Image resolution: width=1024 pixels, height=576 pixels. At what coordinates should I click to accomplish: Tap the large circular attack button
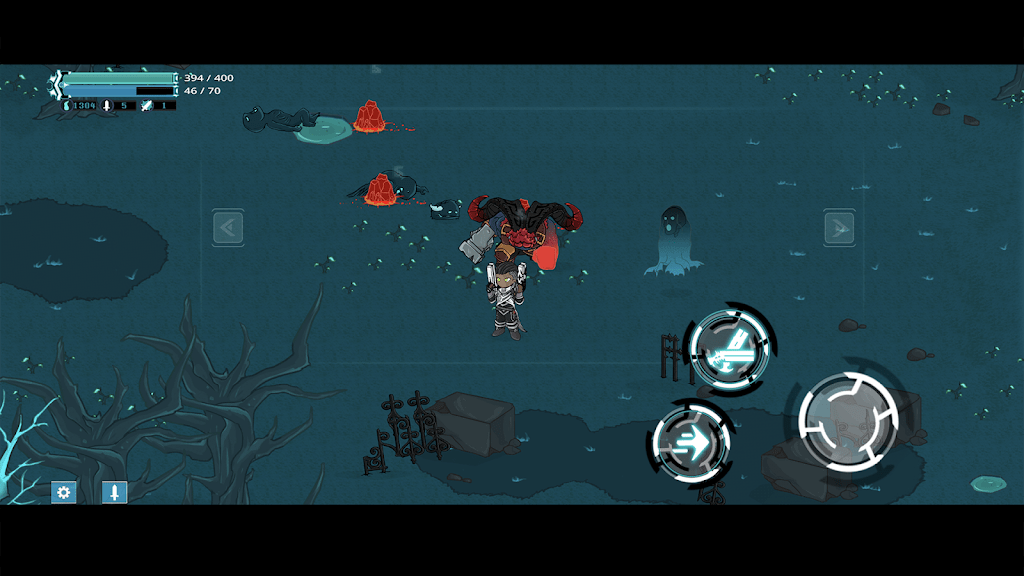pos(848,421)
